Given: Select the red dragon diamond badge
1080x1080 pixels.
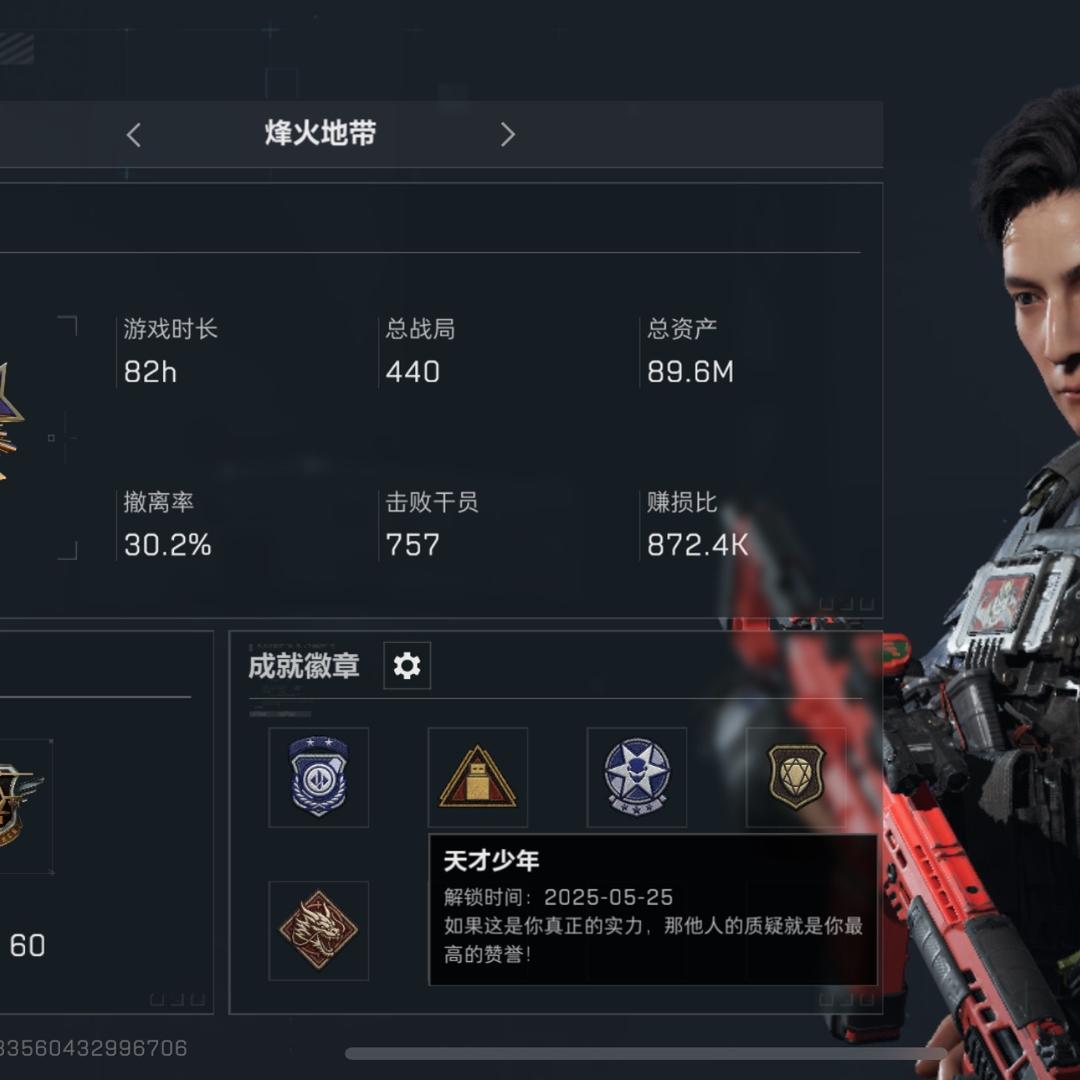Looking at the screenshot, I should 318,930.
